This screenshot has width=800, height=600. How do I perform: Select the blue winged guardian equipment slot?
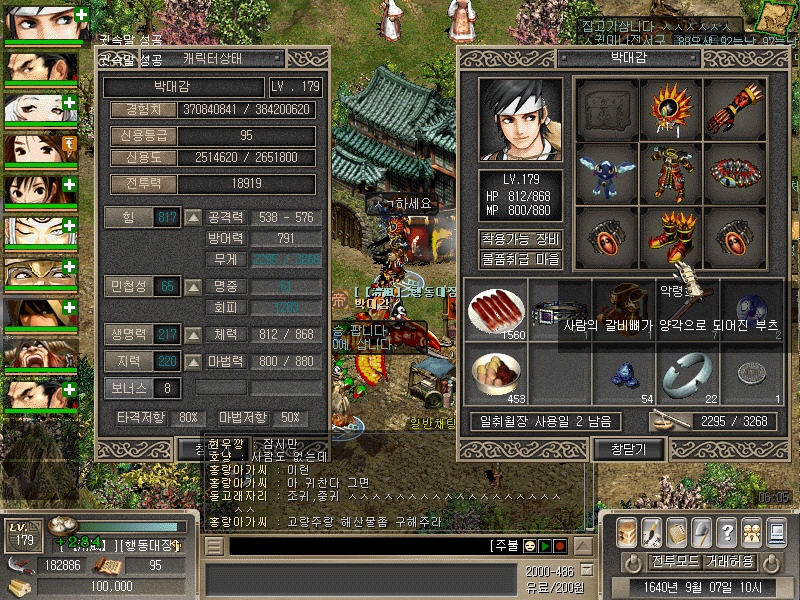[x=606, y=173]
